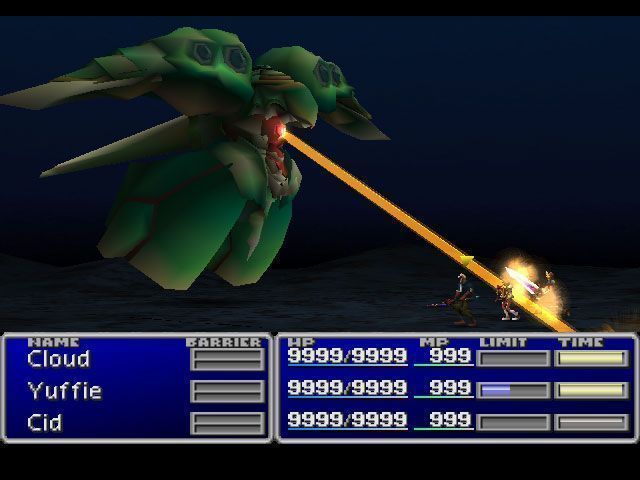Pick Cid from the party names
Image resolution: width=640 pixels, height=480 pixels.
coord(45,423)
